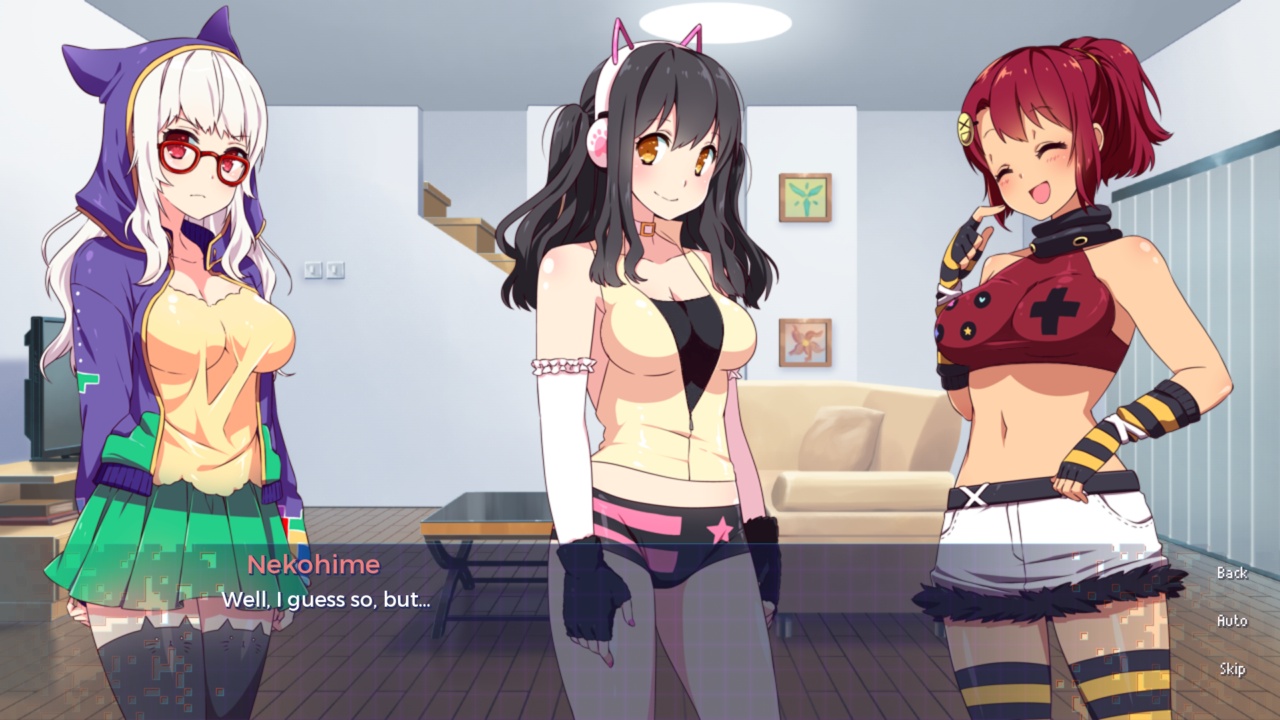Image resolution: width=1280 pixels, height=720 pixels.
Task: Click the Back button to rewind dialogue
Action: click(1231, 573)
